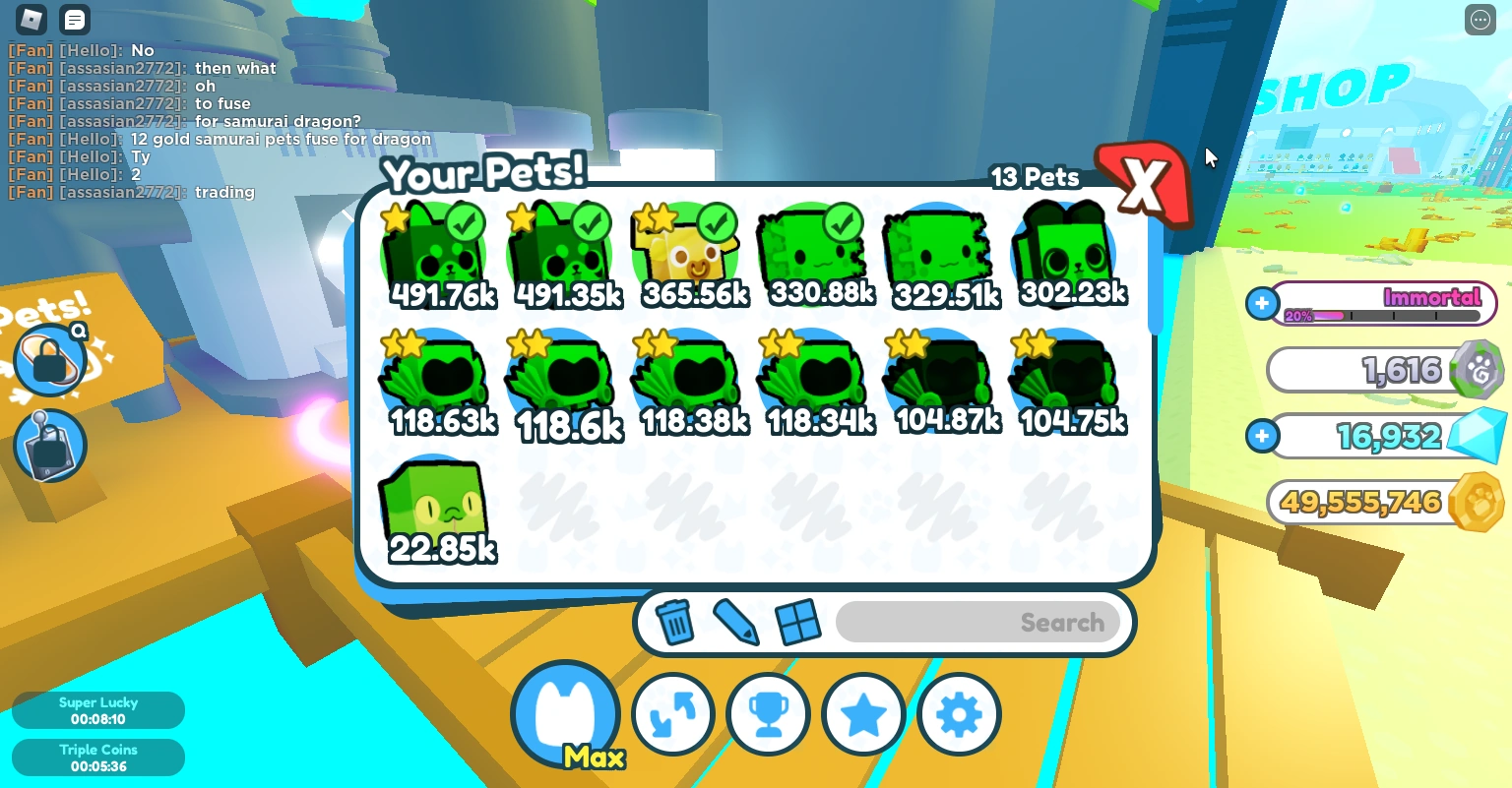This screenshot has height=788, width=1512.
Task: Open the star rewards menu
Action: (x=863, y=714)
